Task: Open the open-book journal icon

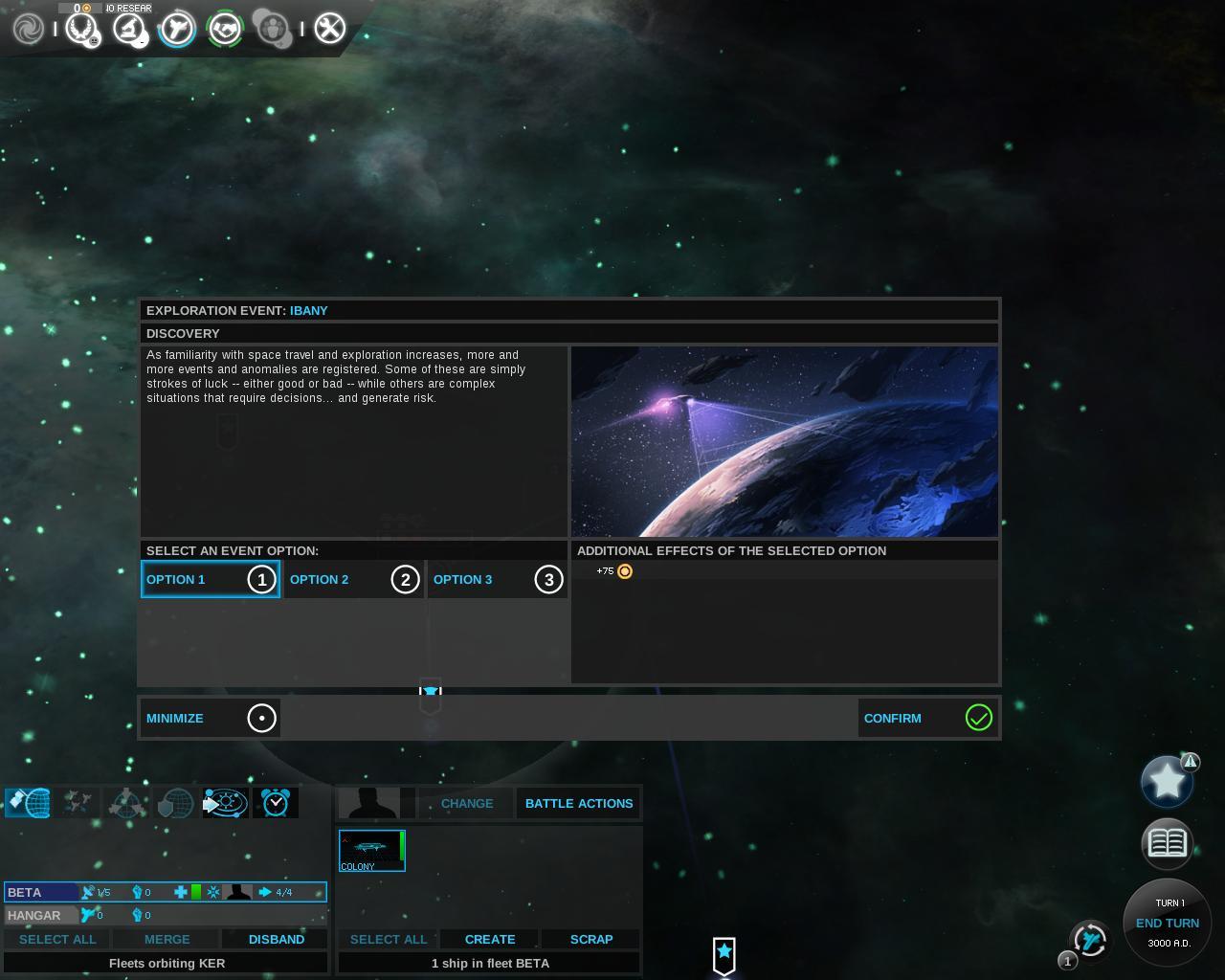Action: point(1167,842)
